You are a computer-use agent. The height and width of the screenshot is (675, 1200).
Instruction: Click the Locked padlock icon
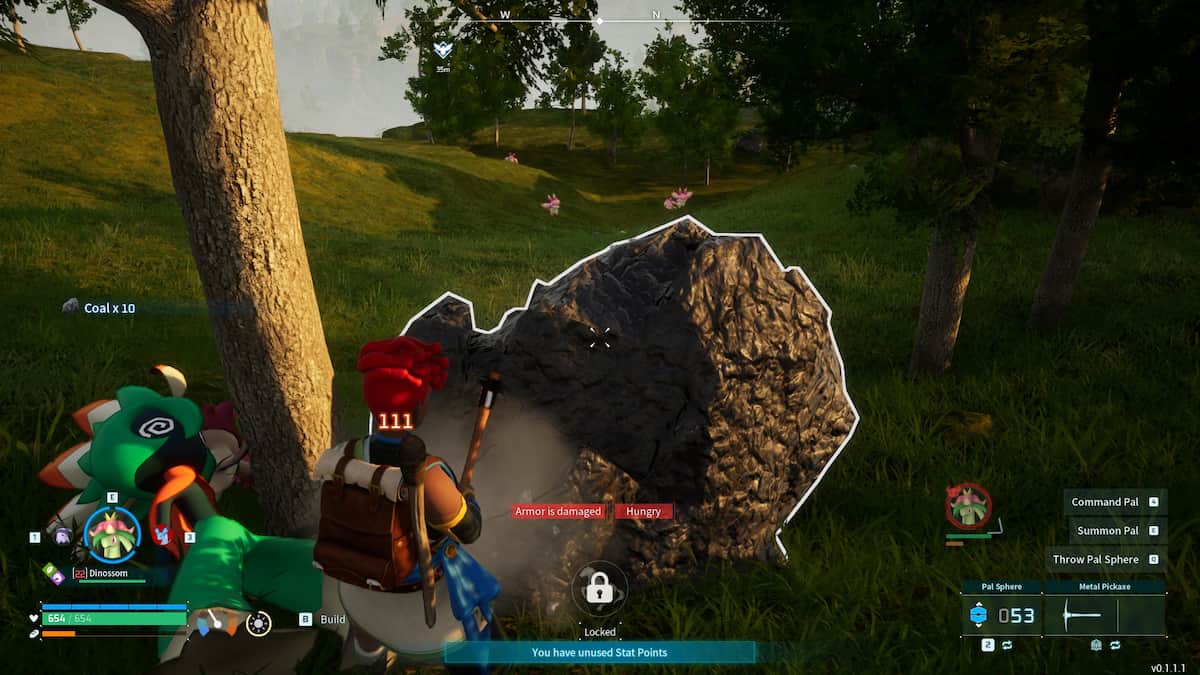pos(599,590)
